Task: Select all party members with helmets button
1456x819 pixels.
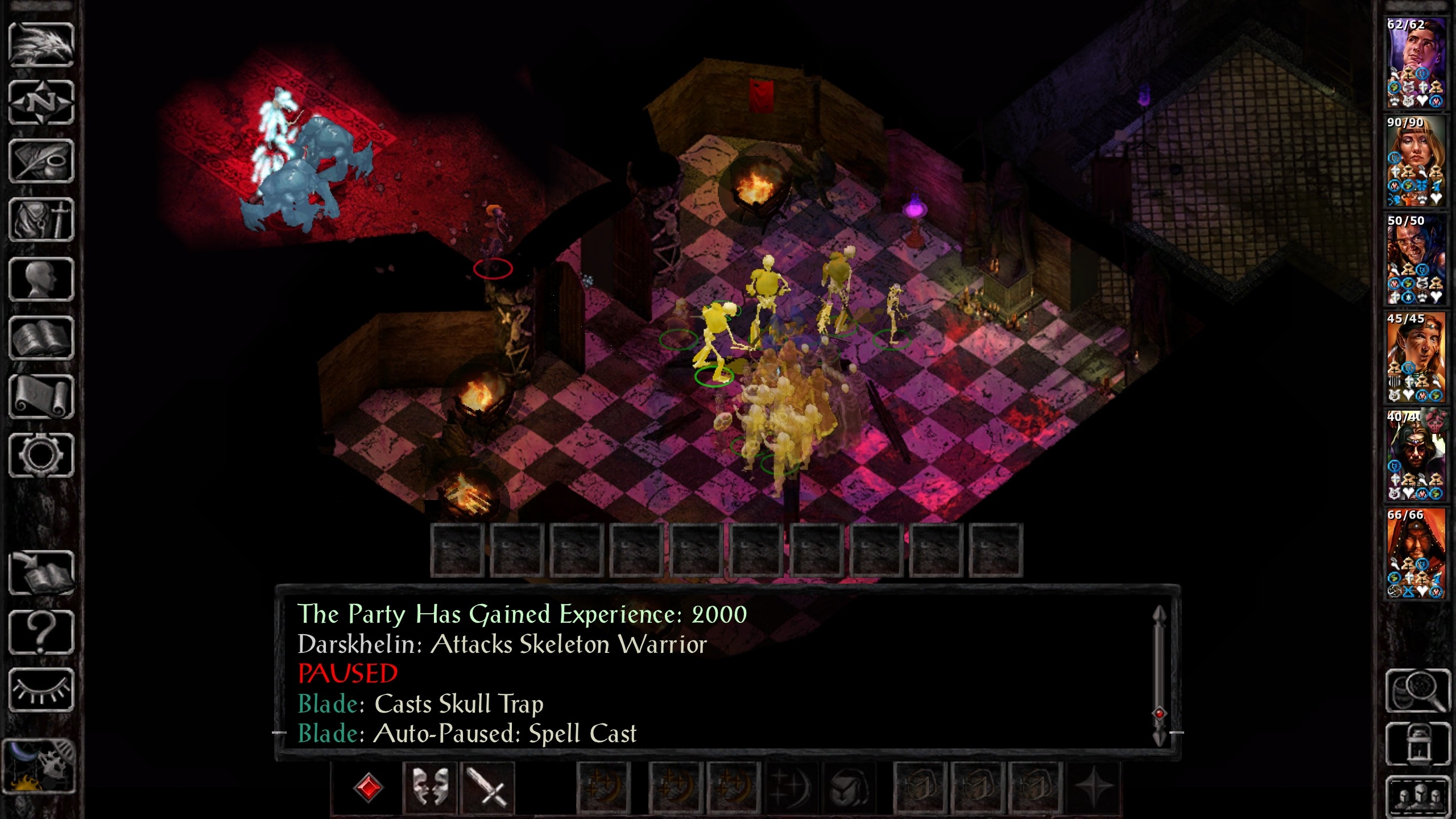Action: [x=1417, y=795]
